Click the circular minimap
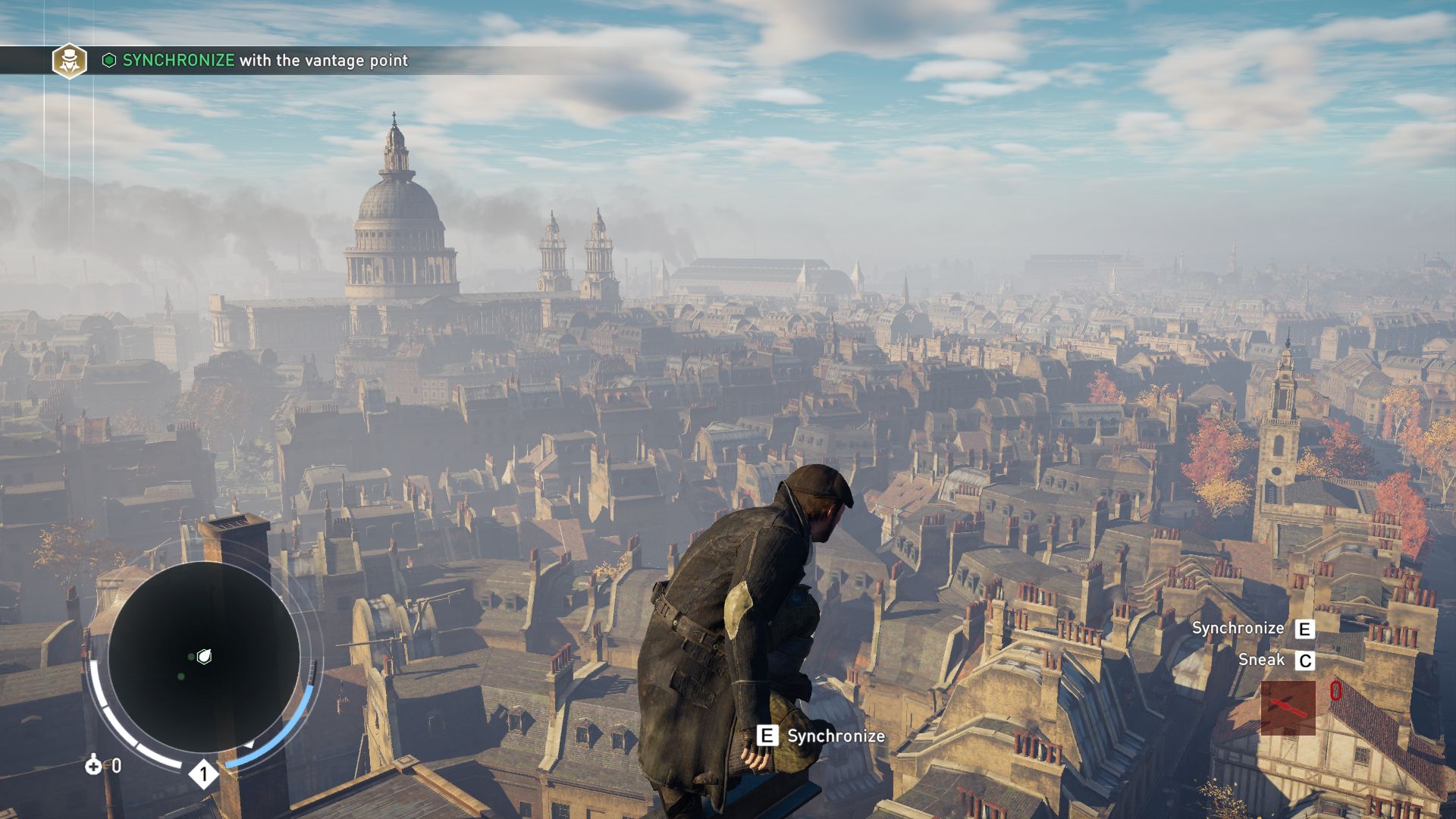Image resolution: width=1456 pixels, height=819 pixels. pos(203,657)
